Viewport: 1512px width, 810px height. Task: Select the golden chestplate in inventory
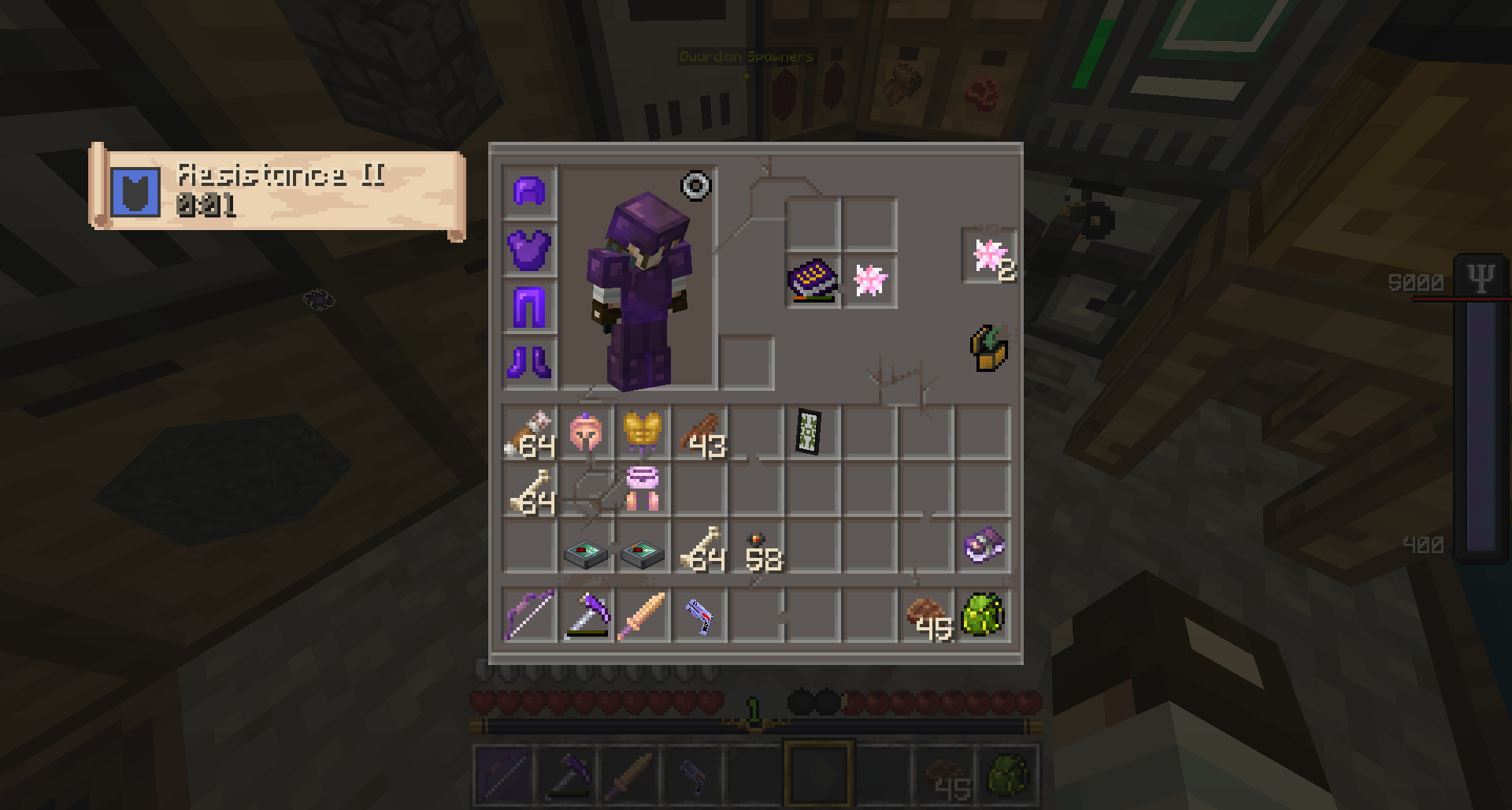pos(642,433)
